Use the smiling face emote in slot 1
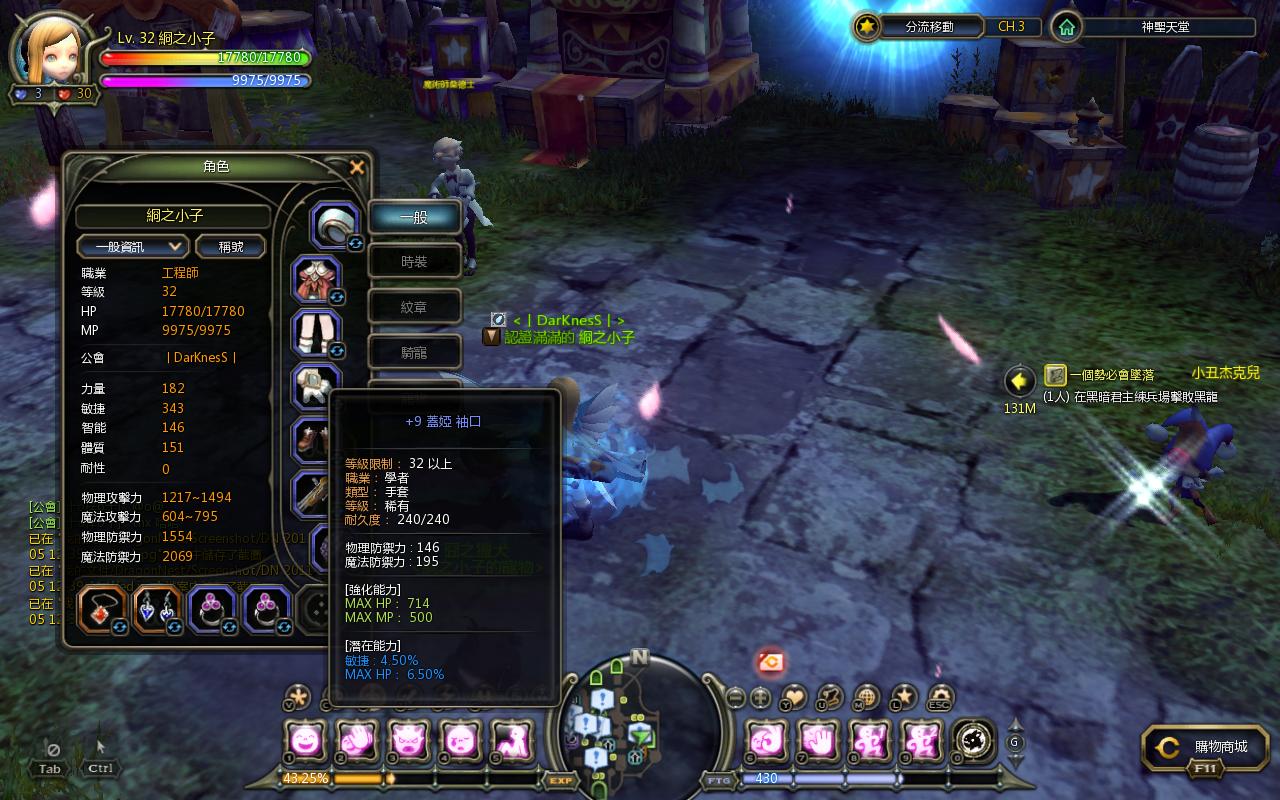This screenshot has width=1280, height=800. [x=305, y=740]
